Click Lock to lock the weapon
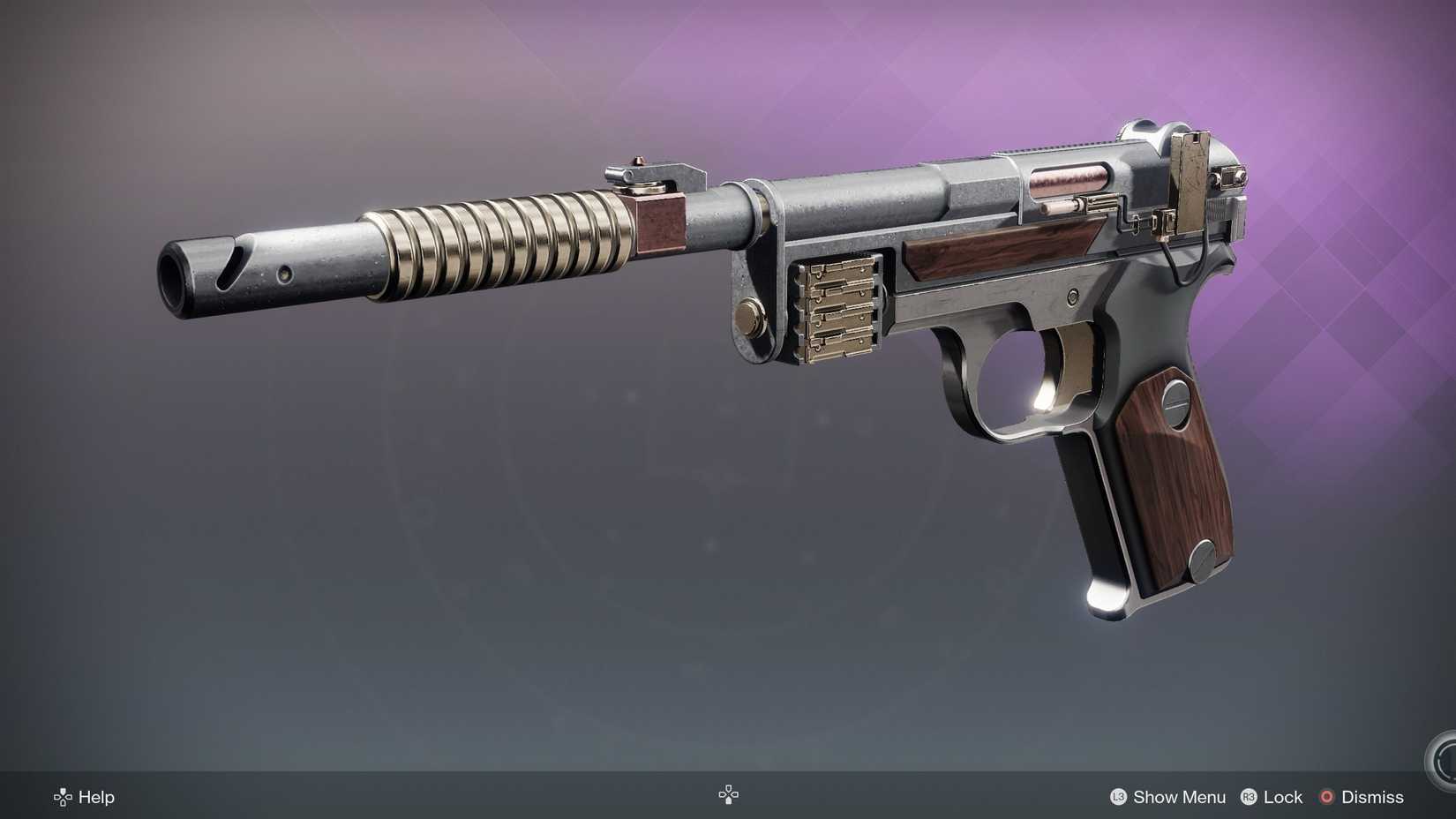This screenshot has width=1456, height=819. (x=1281, y=797)
